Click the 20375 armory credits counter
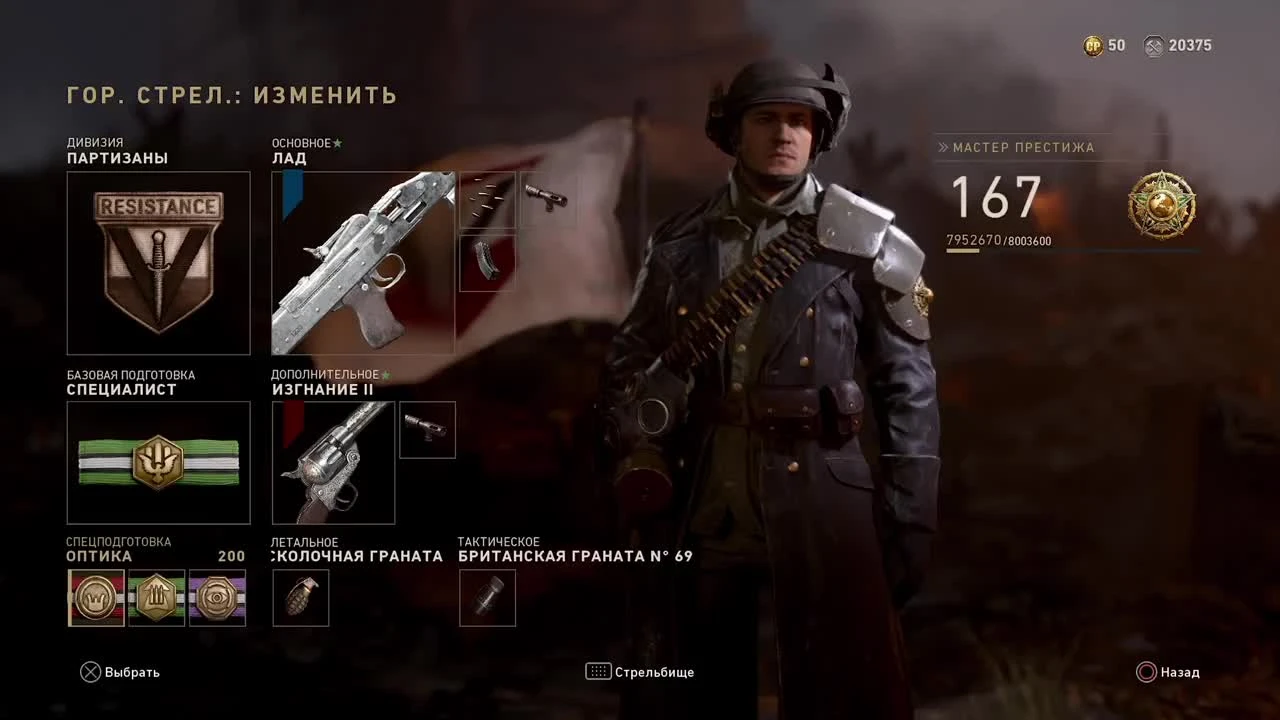Screen dimensions: 1280x720 1180,45
